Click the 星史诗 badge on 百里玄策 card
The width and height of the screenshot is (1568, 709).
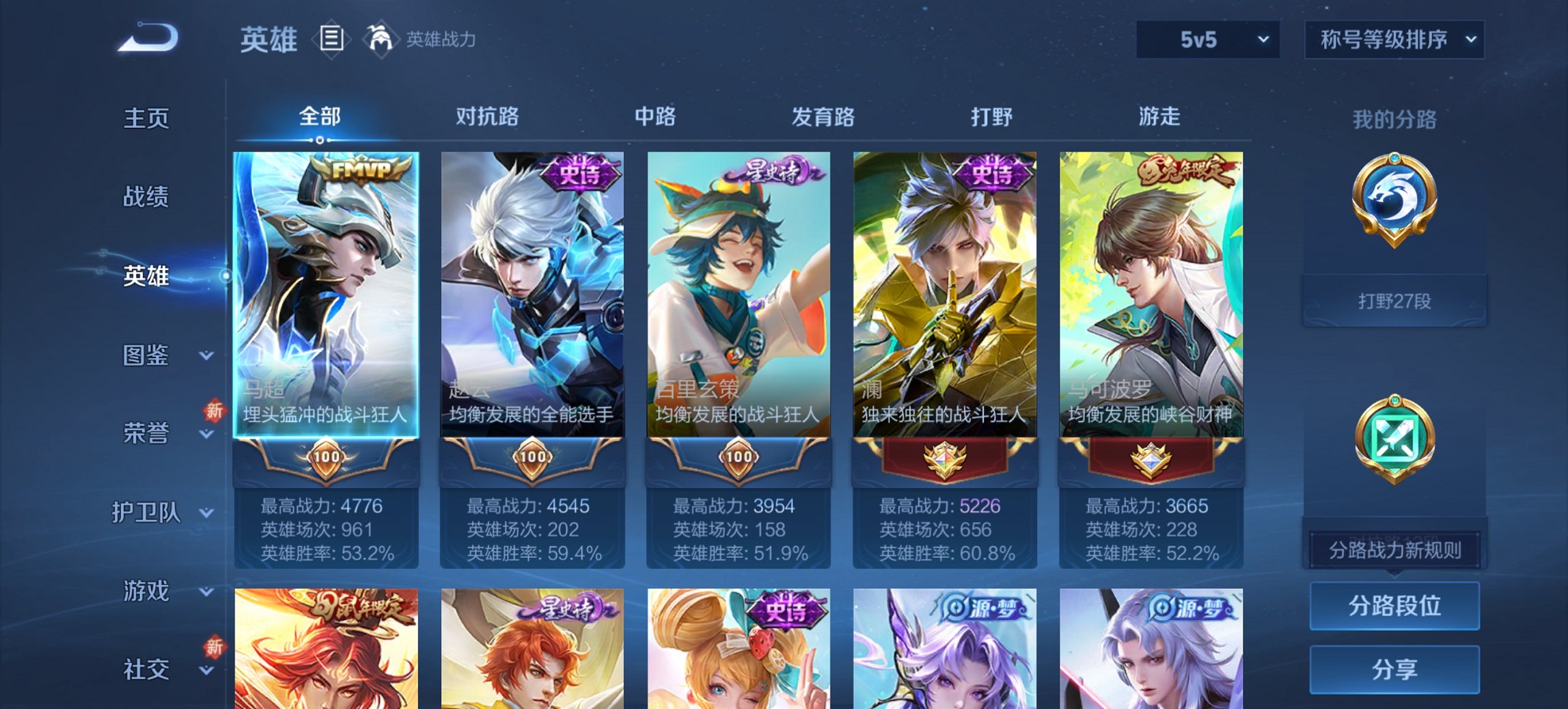775,172
